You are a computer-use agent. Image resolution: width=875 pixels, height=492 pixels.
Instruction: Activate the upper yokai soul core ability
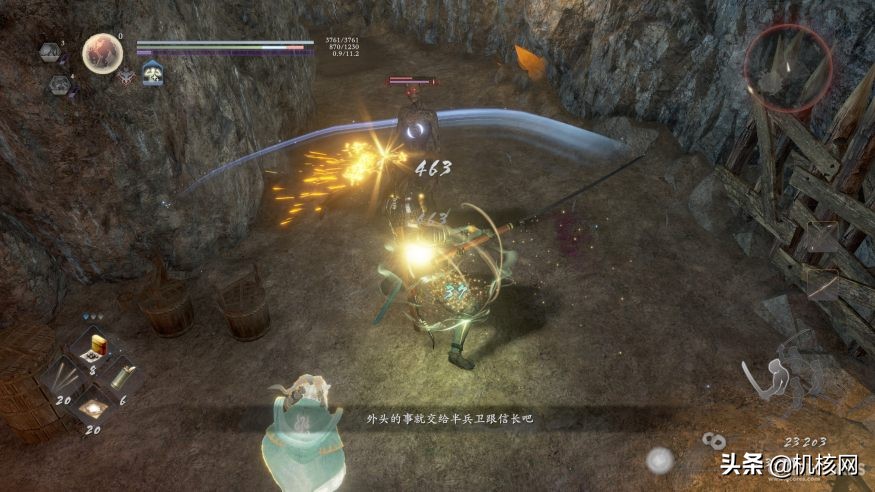50,51
